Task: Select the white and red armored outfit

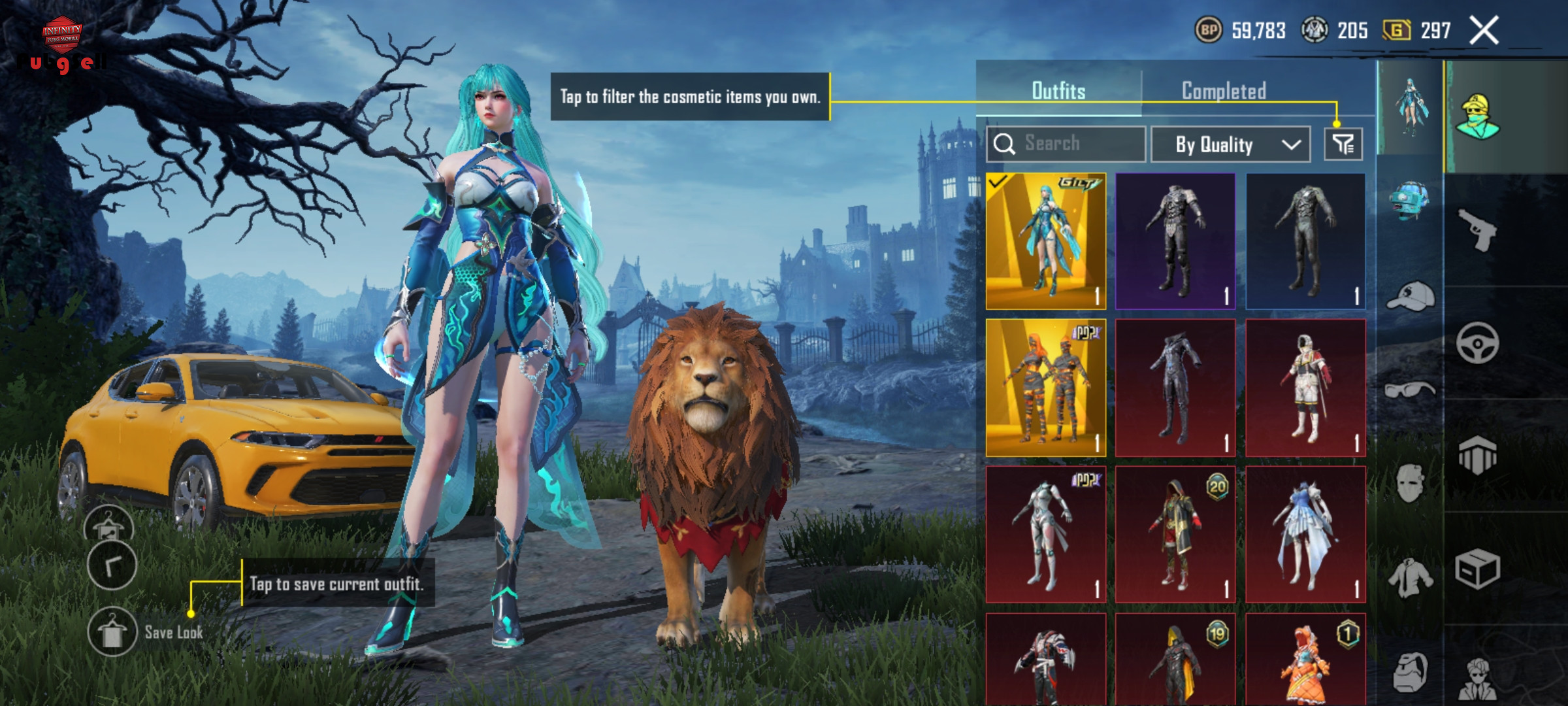Action: (1305, 388)
